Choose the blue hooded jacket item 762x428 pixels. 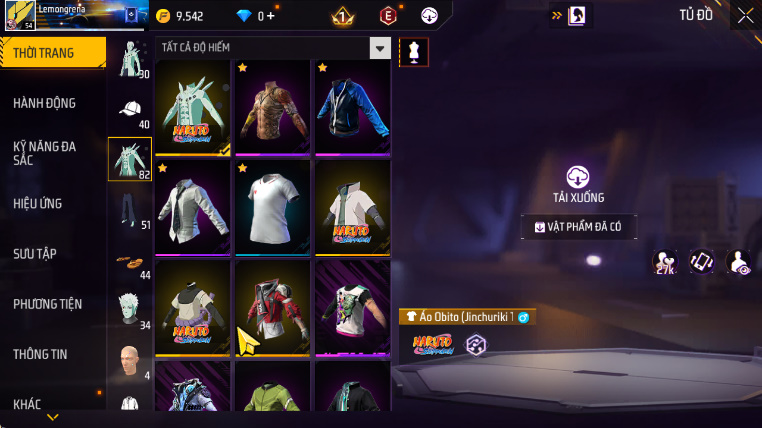tap(352, 108)
